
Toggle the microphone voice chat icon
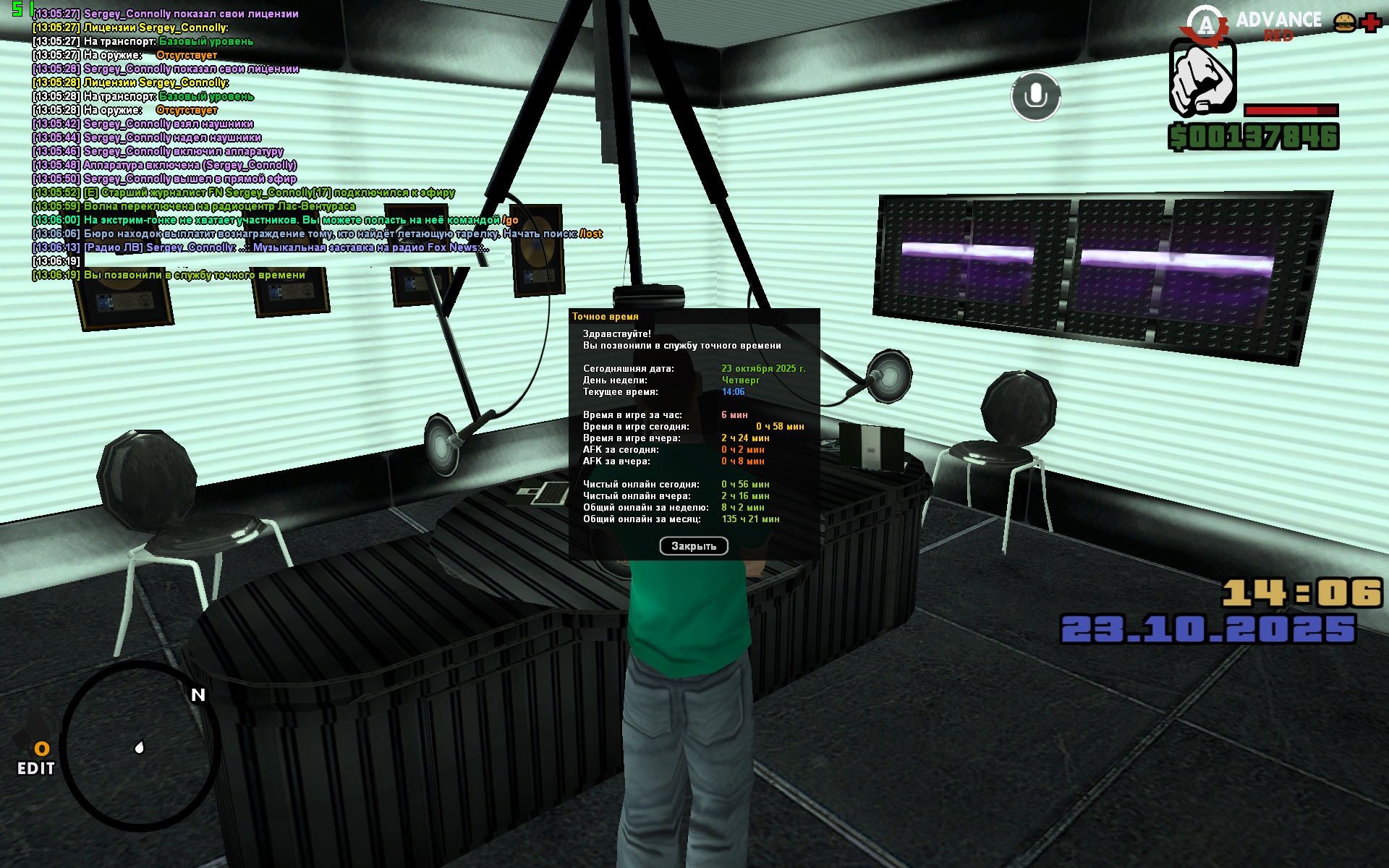coord(1035,96)
